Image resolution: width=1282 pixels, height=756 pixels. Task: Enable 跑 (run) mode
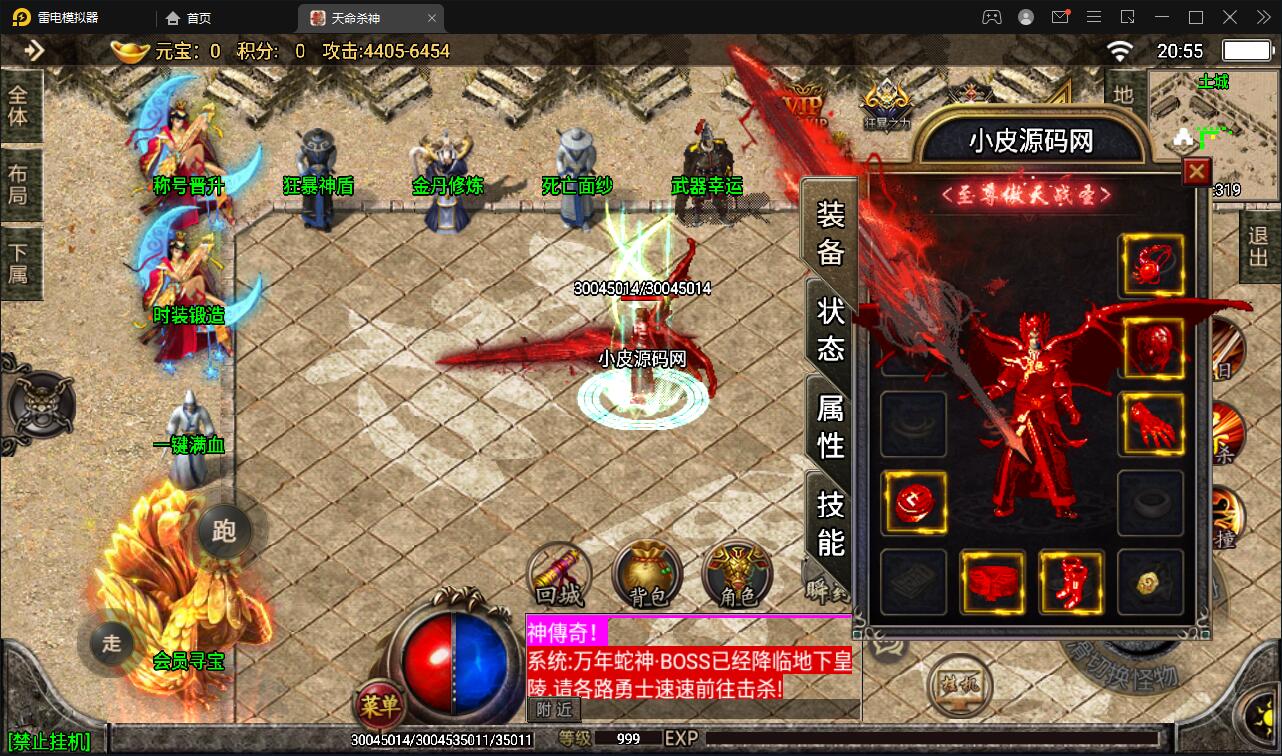[224, 533]
